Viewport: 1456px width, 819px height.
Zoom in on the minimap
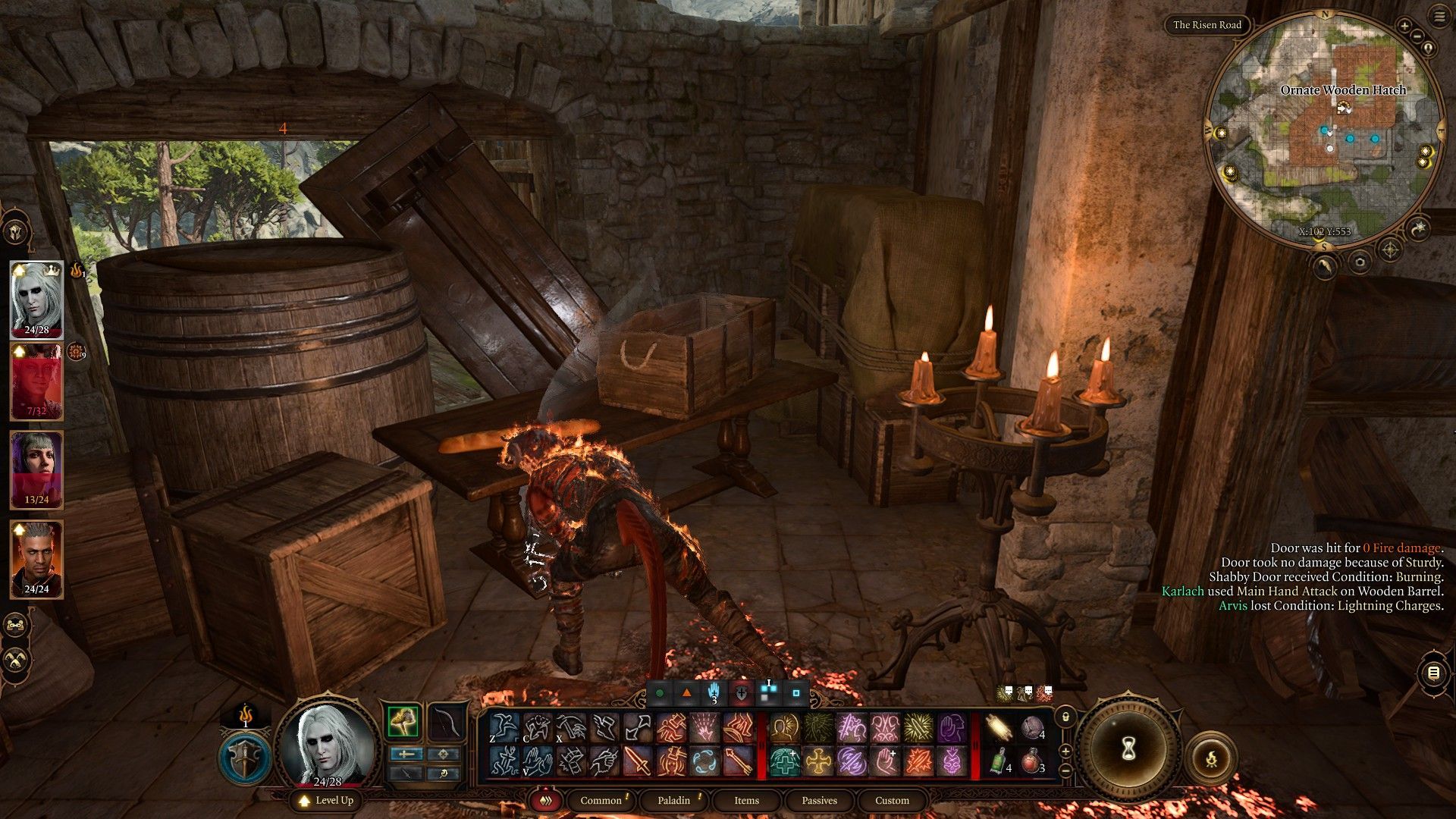coord(1404,27)
